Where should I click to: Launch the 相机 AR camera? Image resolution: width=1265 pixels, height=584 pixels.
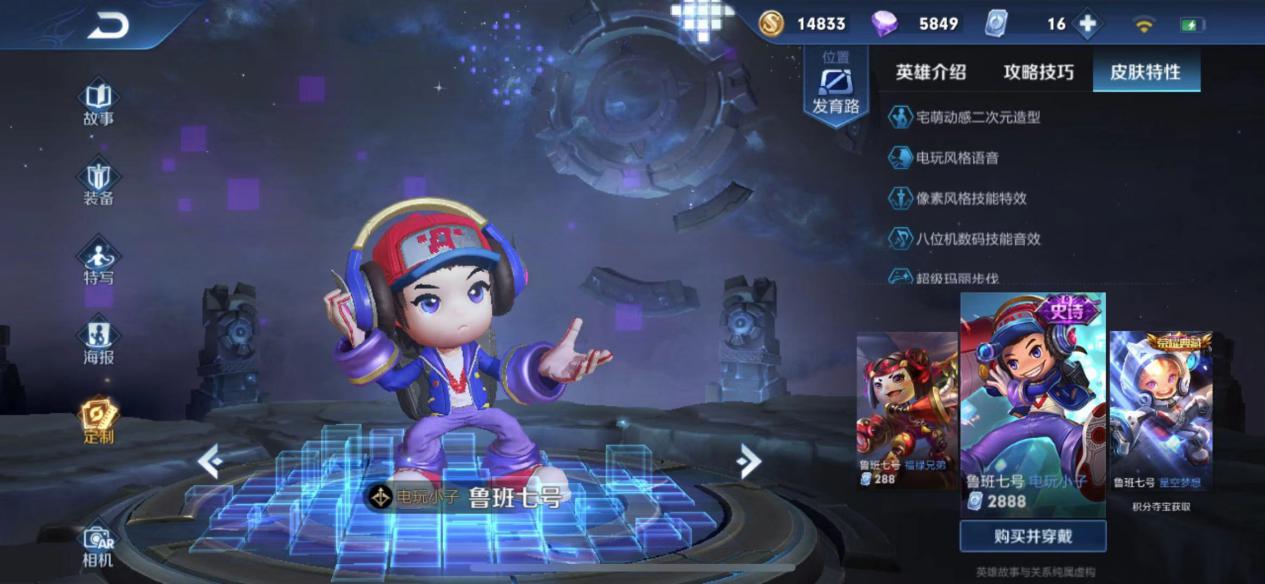click(98, 546)
